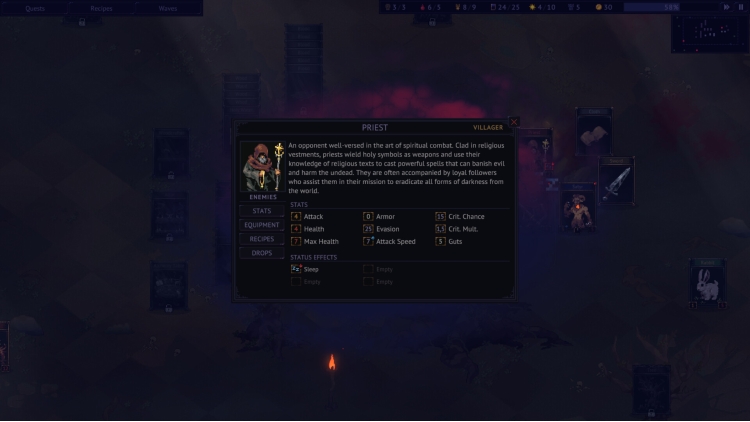
Task: Select the Priest portrait thumbnail
Action: pyautogui.click(x=262, y=166)
